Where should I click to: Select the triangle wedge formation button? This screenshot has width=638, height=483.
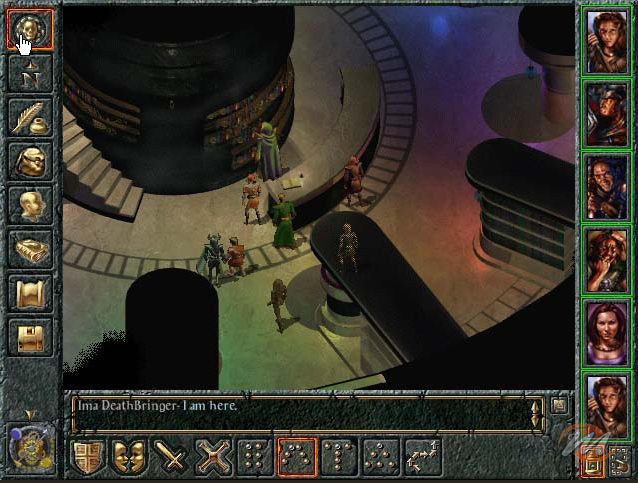point(381,457)
